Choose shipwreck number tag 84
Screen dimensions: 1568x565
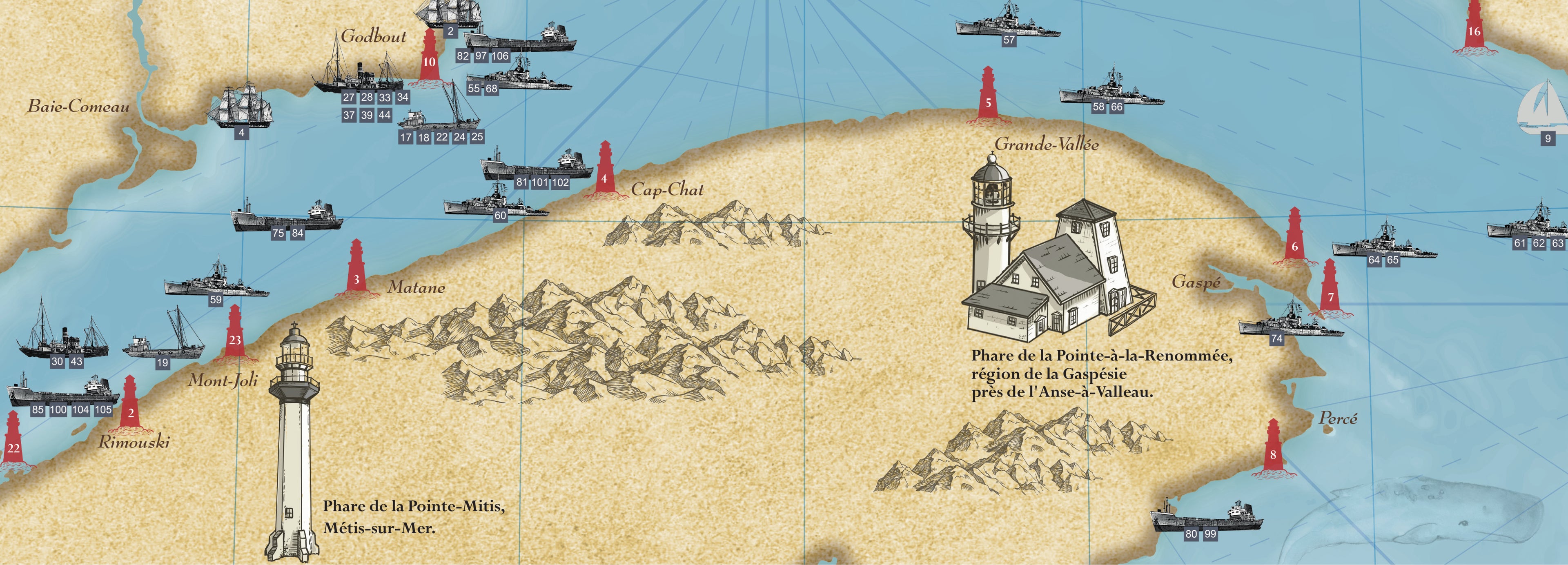[297, 233]
